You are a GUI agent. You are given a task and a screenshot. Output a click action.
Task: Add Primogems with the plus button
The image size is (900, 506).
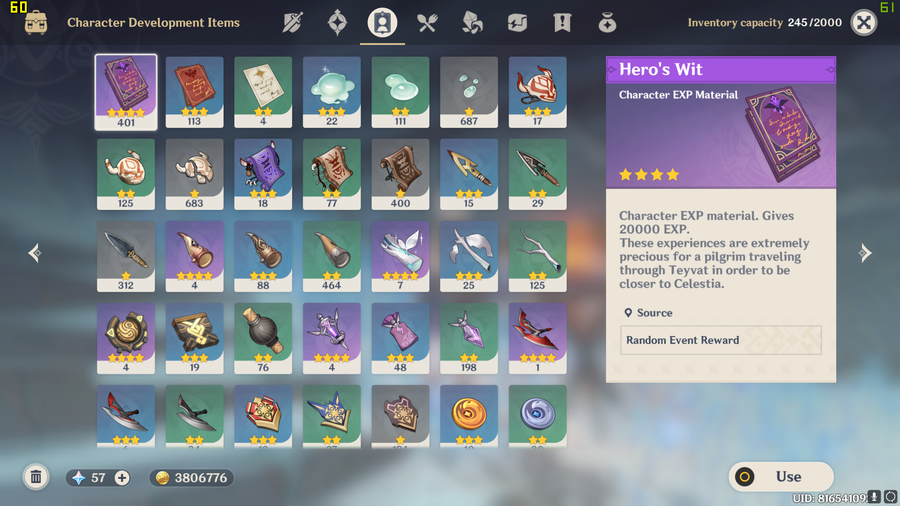[x=122, y=478]
